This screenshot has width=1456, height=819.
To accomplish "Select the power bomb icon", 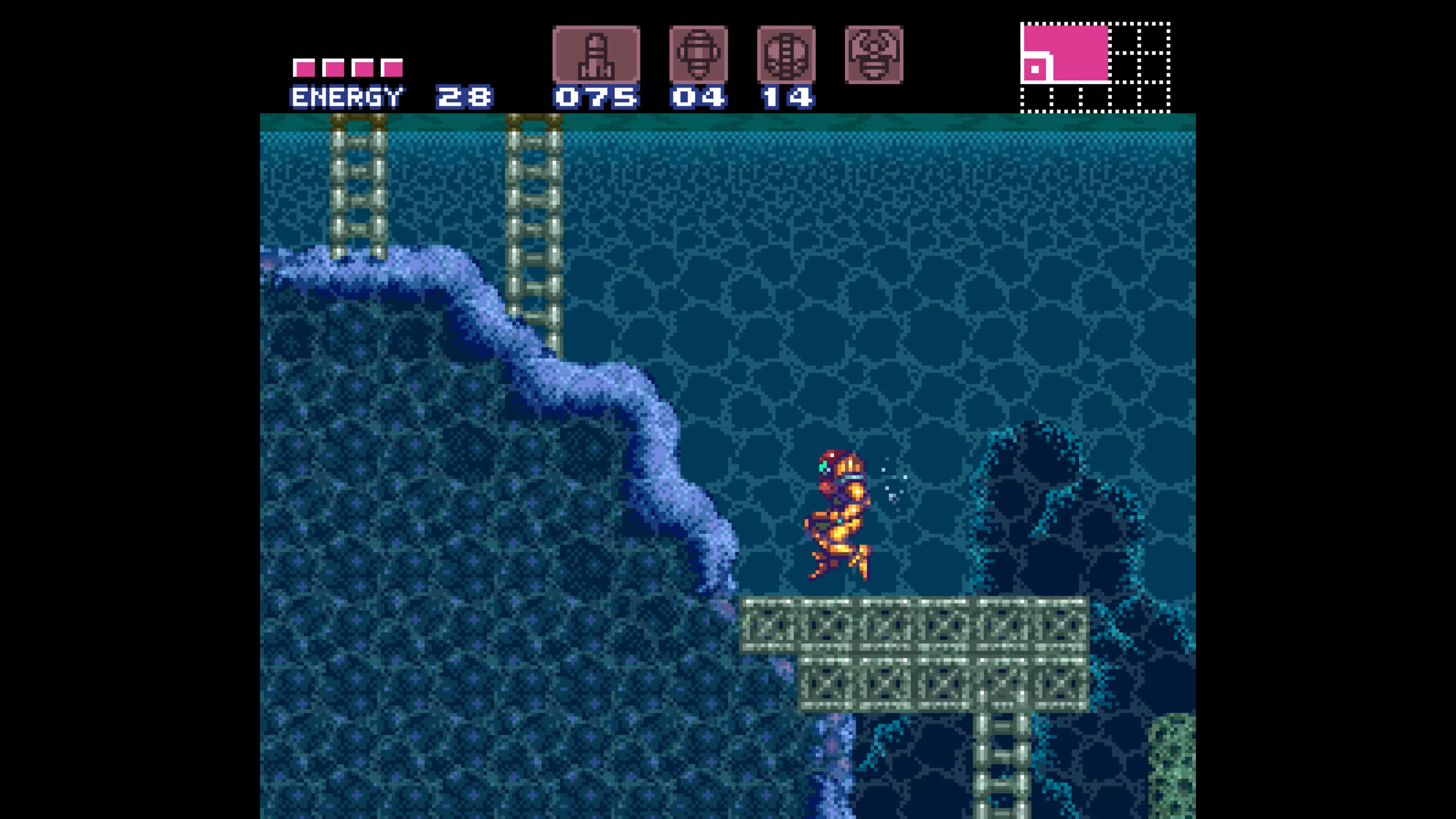I will (x=786, y=55).
